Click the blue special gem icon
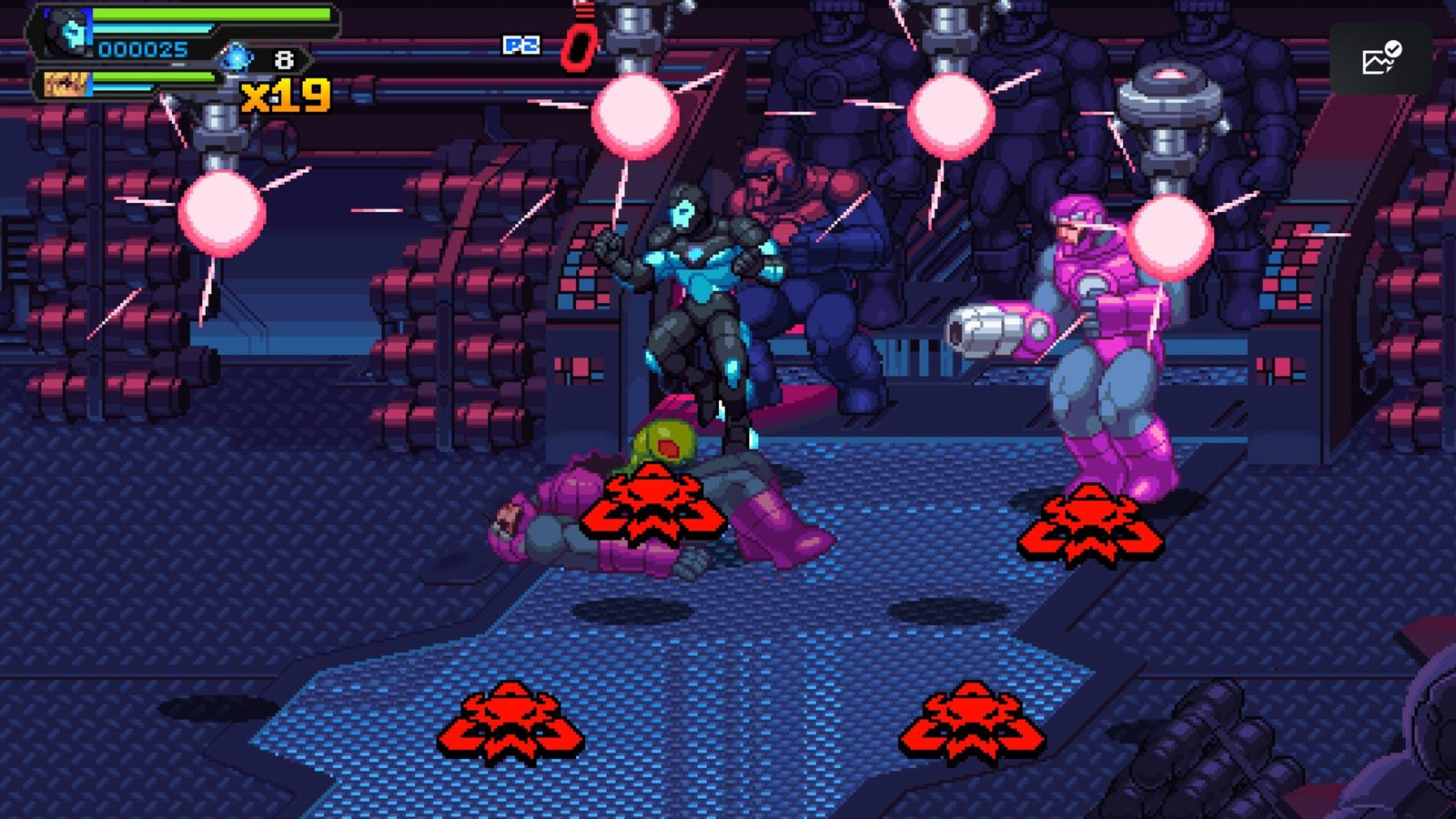 (x=237, y=59)
